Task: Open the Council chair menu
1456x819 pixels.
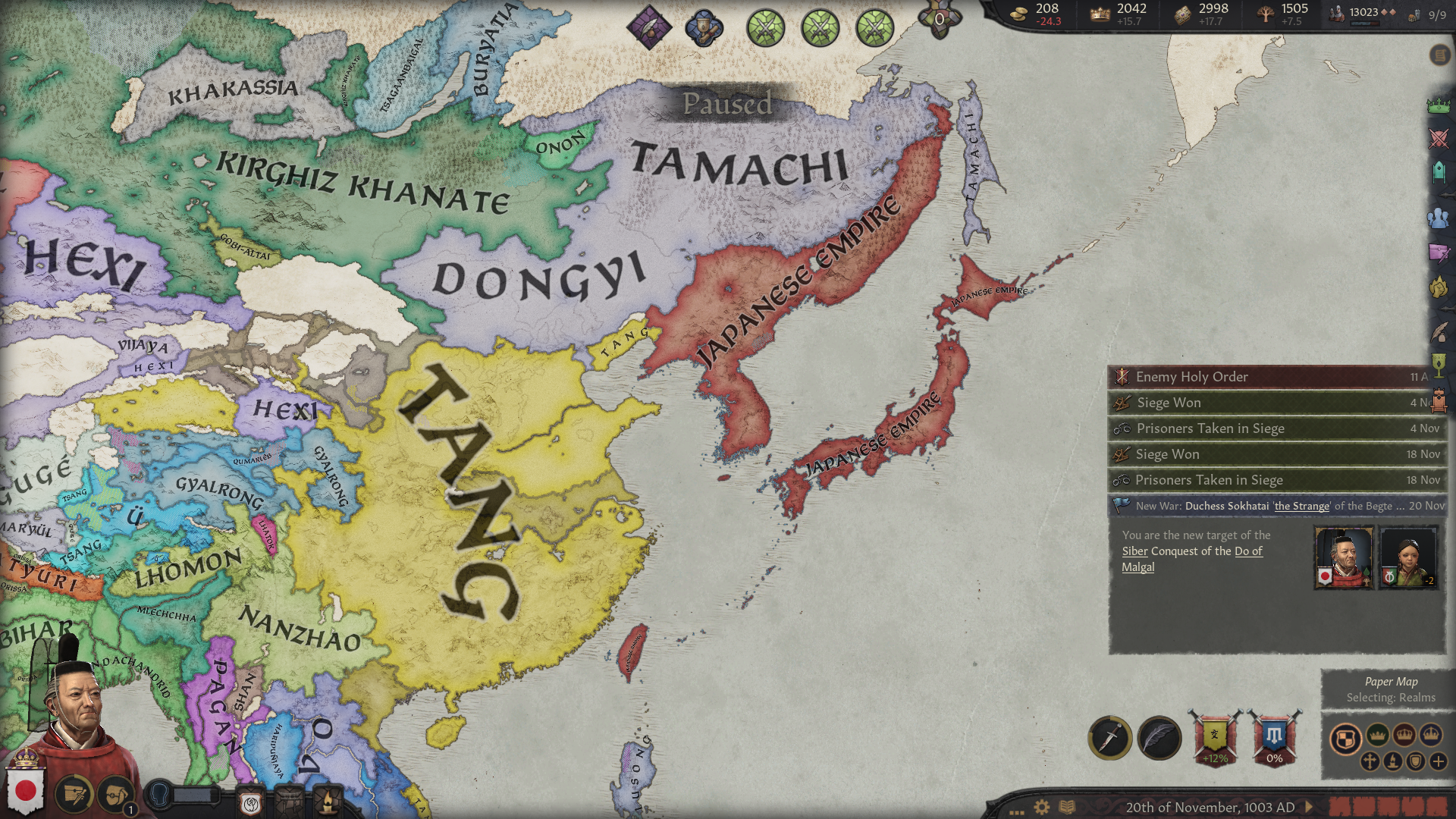Action: tap(1439, 172)
